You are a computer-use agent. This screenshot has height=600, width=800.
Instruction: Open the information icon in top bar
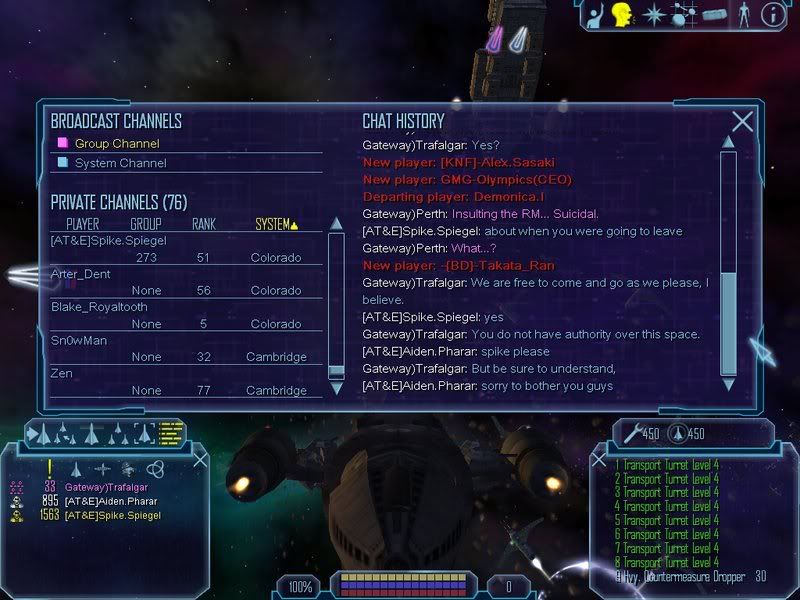(772, 14)
